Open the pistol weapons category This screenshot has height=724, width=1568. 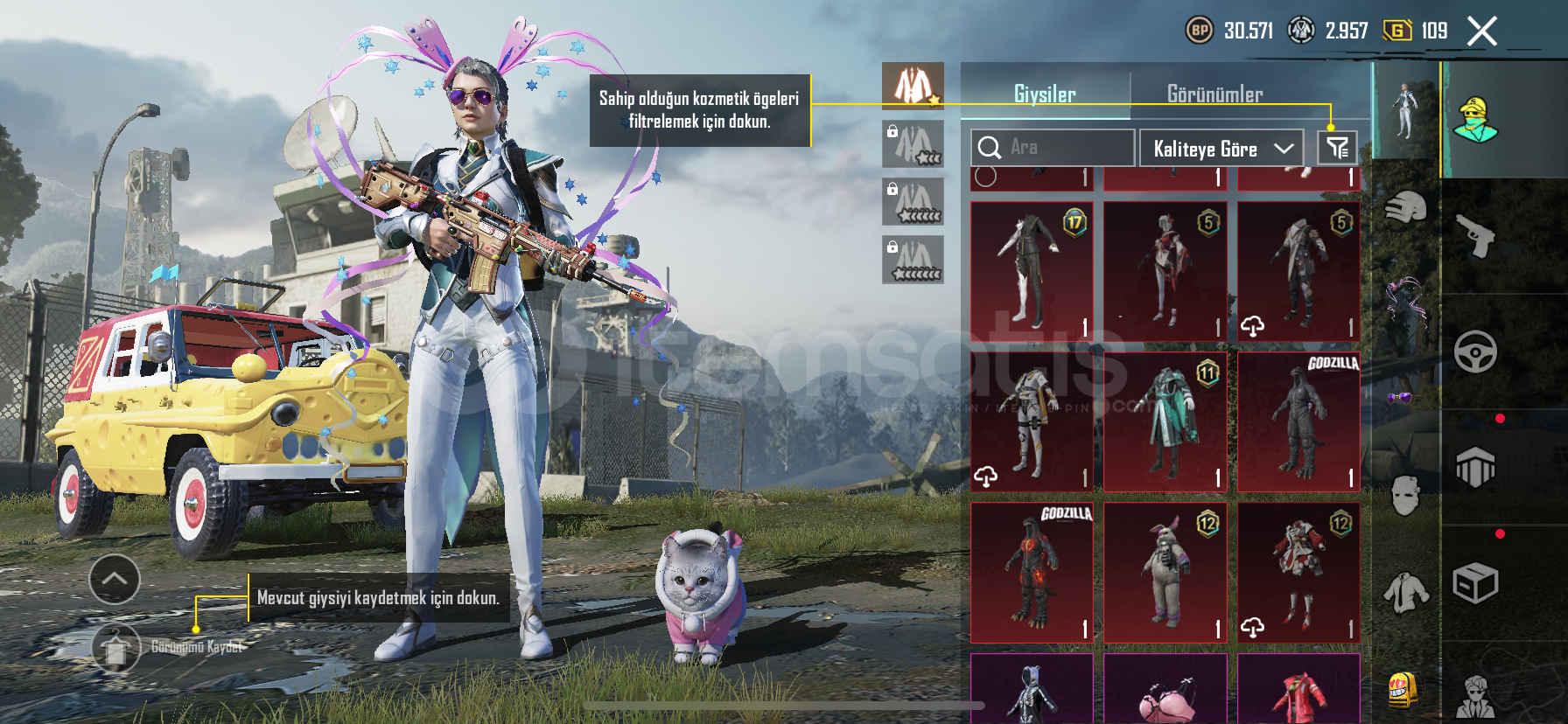click(x=1475, y=236)
